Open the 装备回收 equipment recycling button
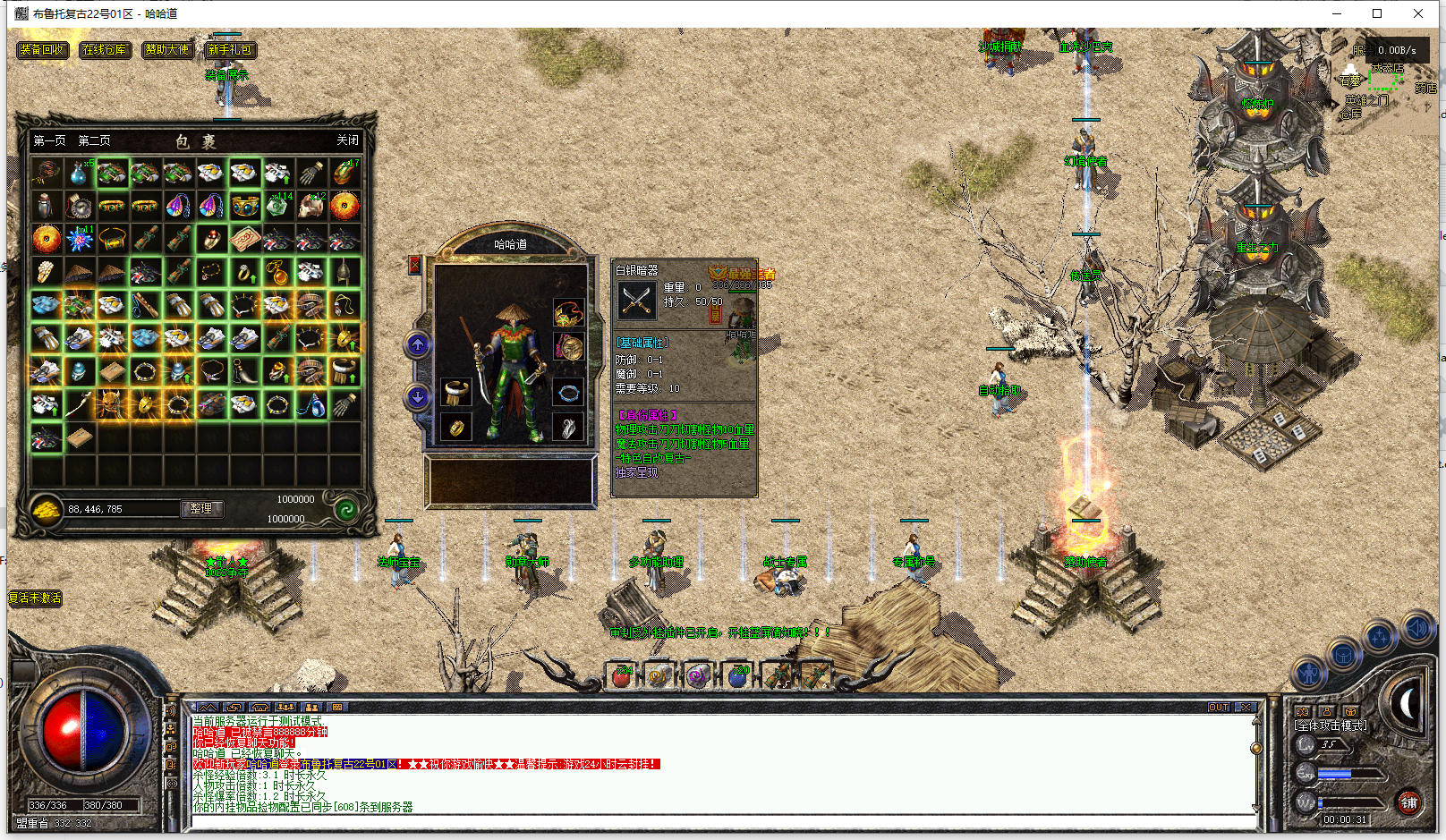The height and width of the screenshot is (840, 1446). coord(42,50)
